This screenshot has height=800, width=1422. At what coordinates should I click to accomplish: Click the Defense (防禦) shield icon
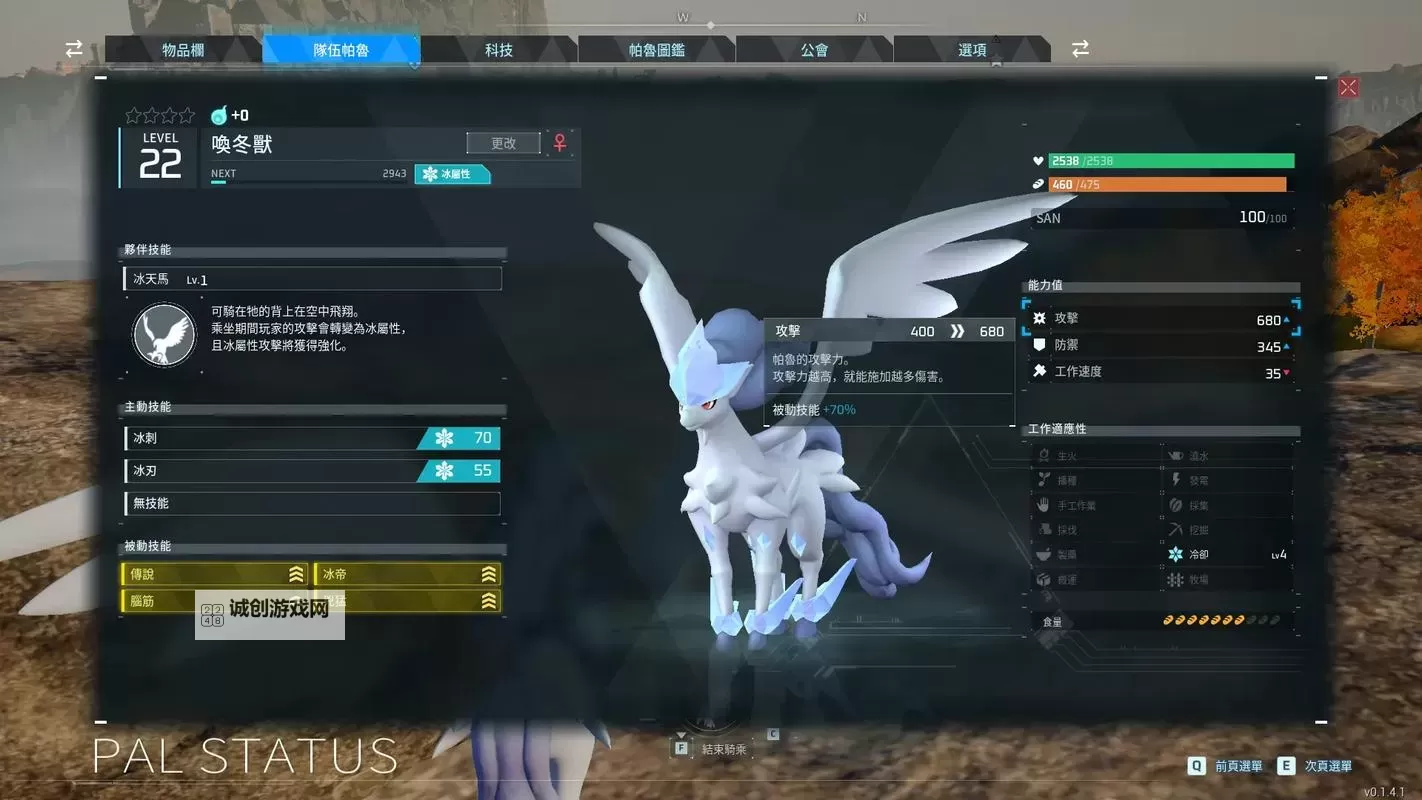pos(1041,344)
